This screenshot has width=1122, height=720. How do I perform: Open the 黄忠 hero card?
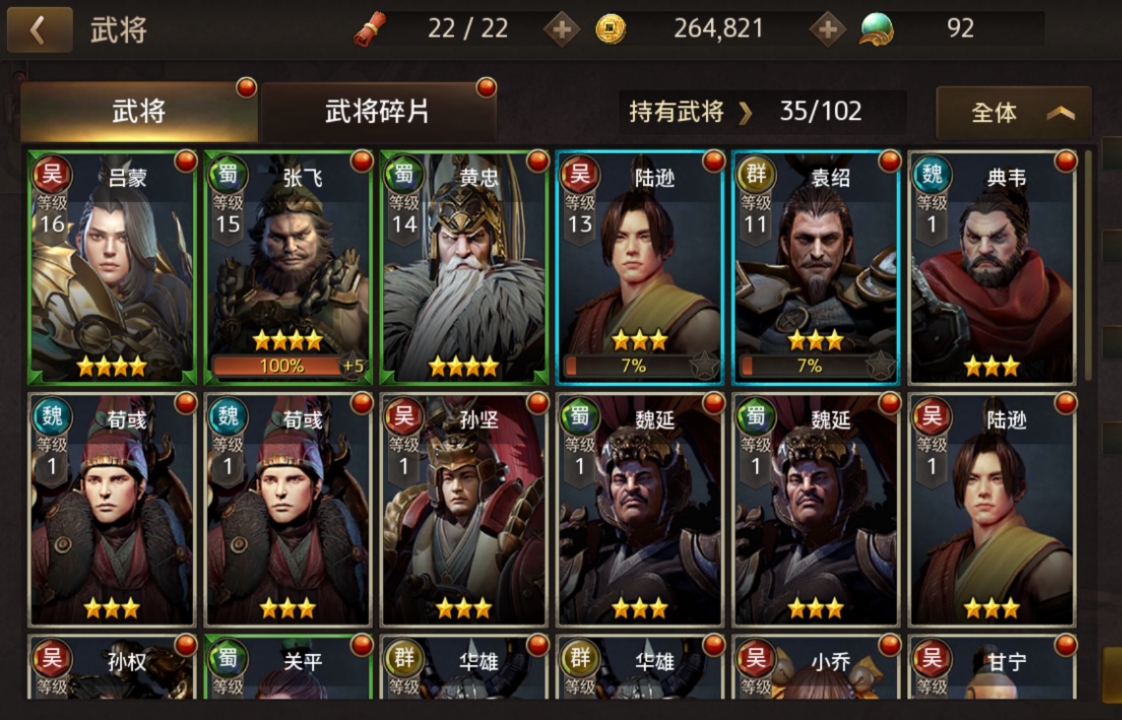click(x=464, y=267)
